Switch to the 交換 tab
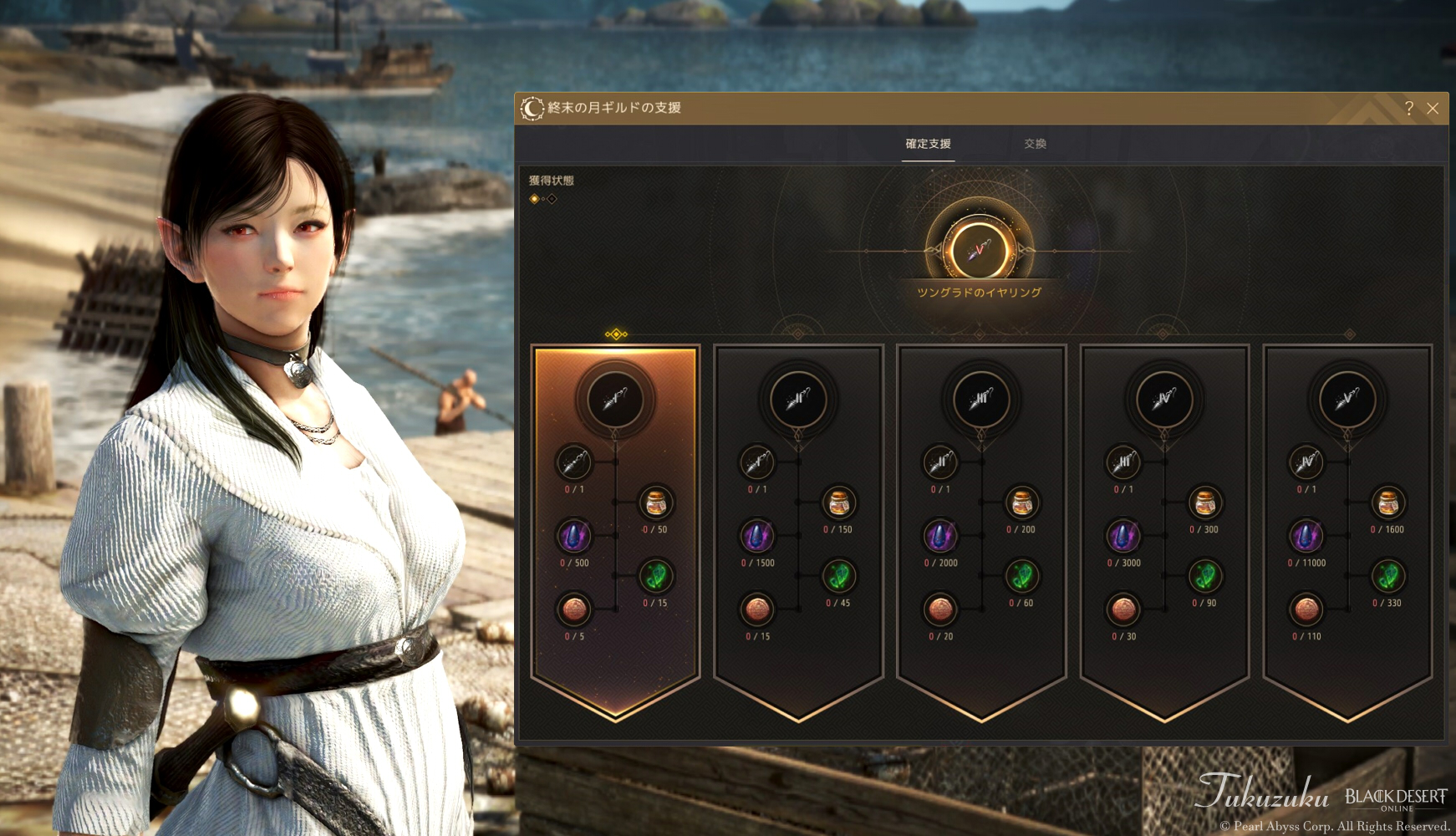 [x=1035, y=144]
